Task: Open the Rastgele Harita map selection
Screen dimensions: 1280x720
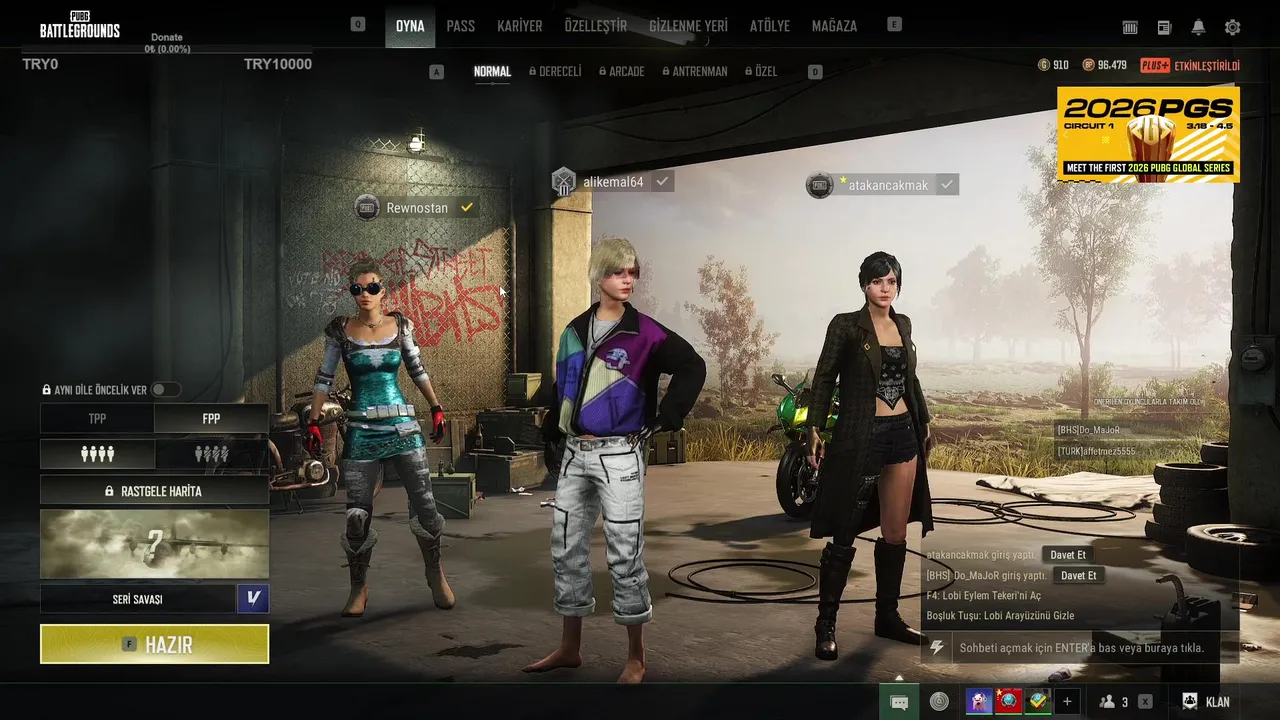Action: point(154,491)
